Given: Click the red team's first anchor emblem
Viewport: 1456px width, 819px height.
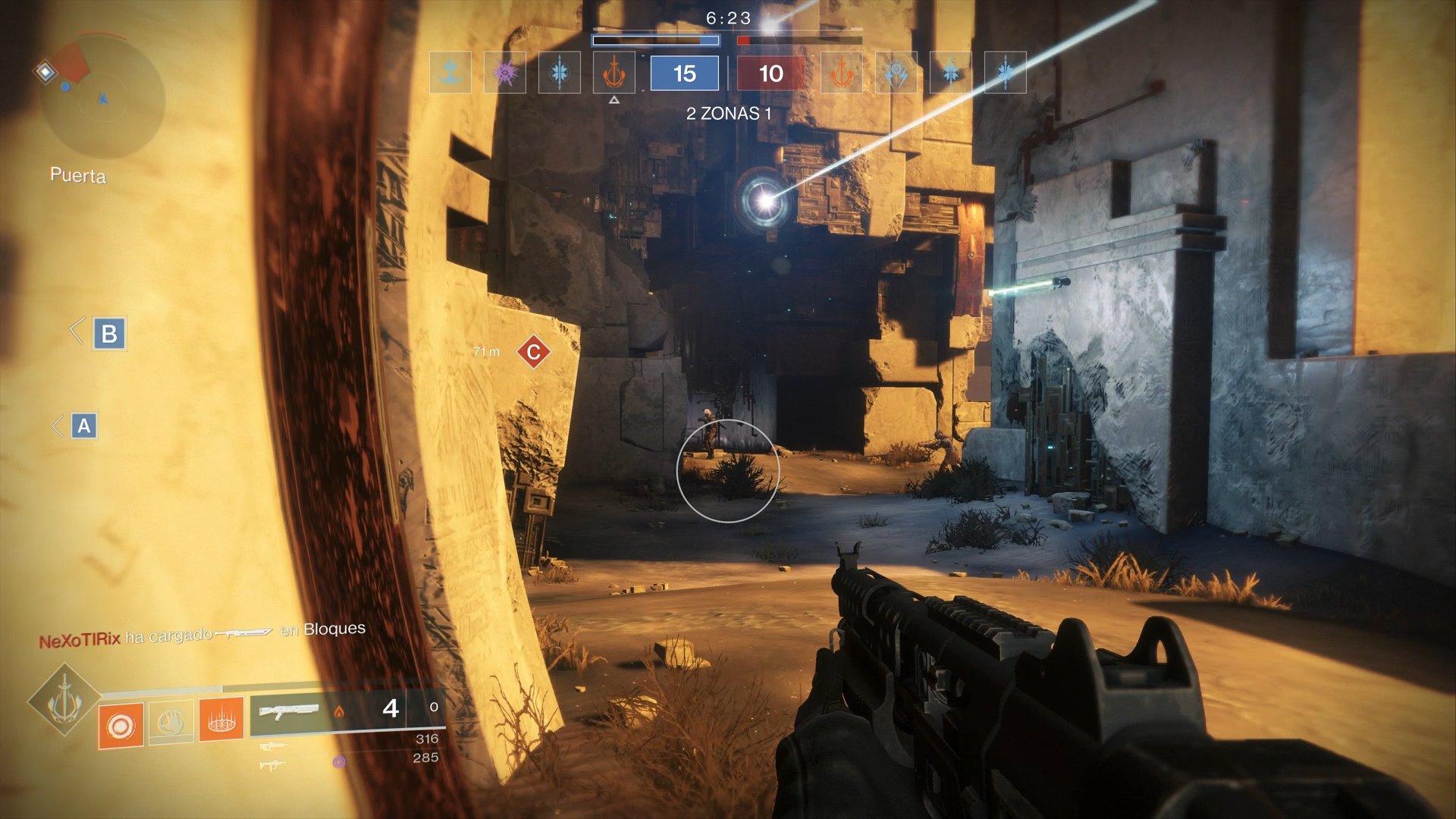Looking at the screenshot, I should [840, 72].
